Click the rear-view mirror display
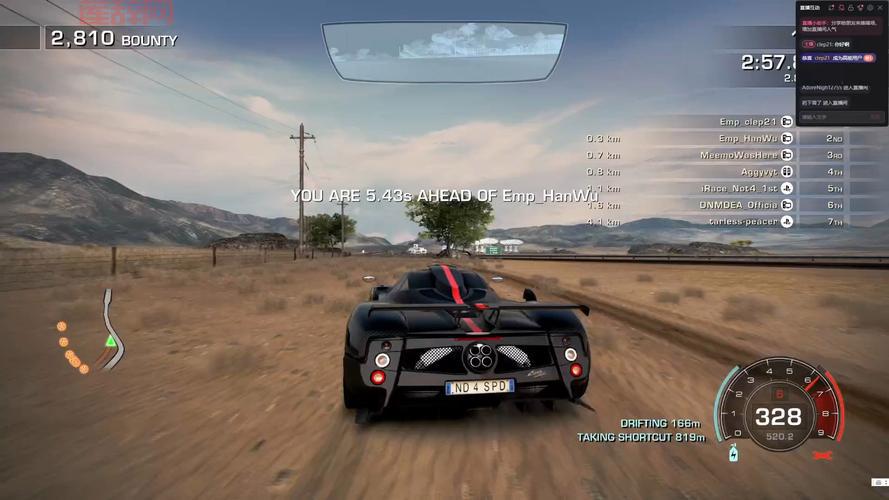889x500 pixels. click(444, 50)
